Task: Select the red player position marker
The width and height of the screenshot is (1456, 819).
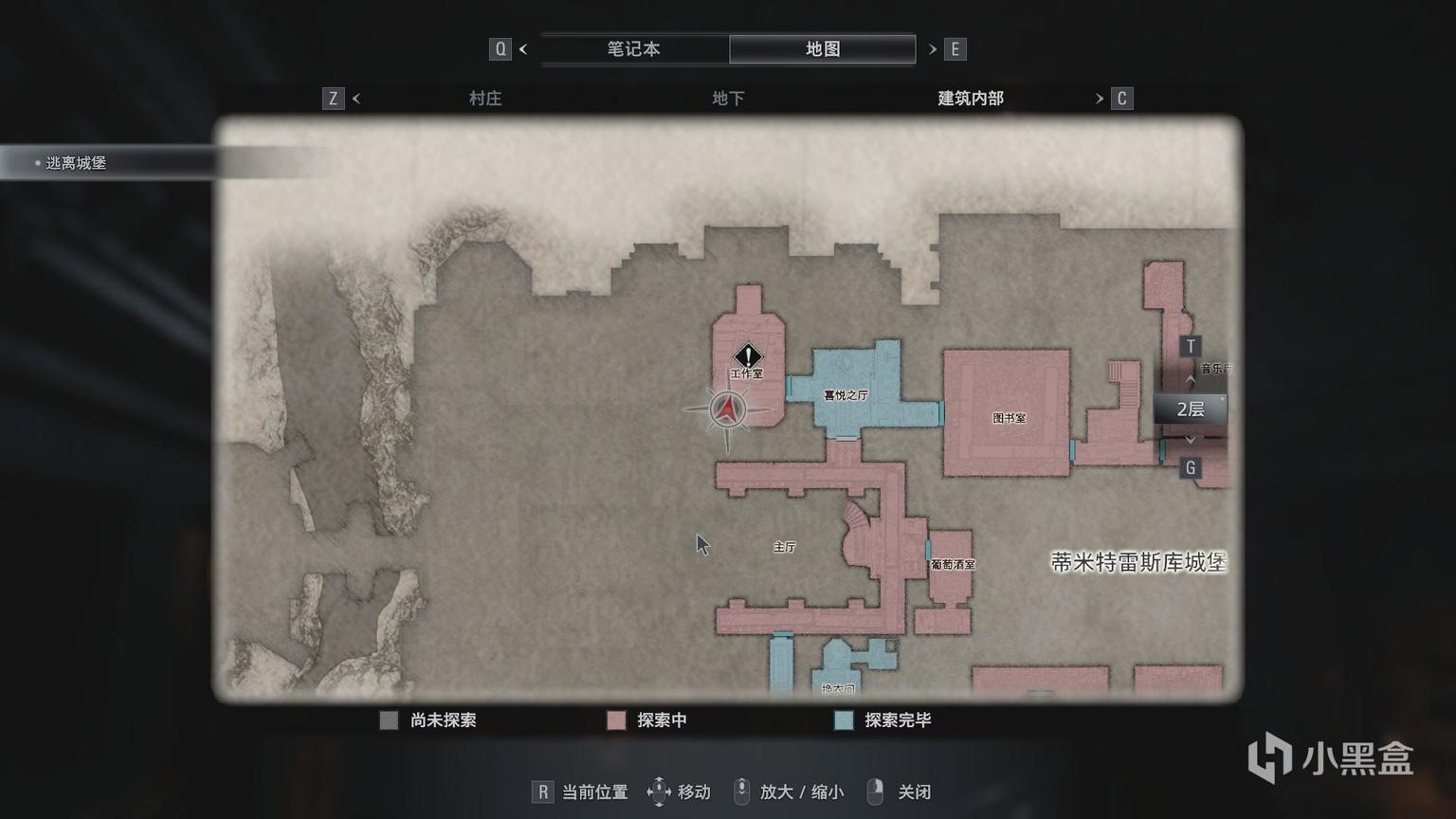Action: [x=727, y=409]
